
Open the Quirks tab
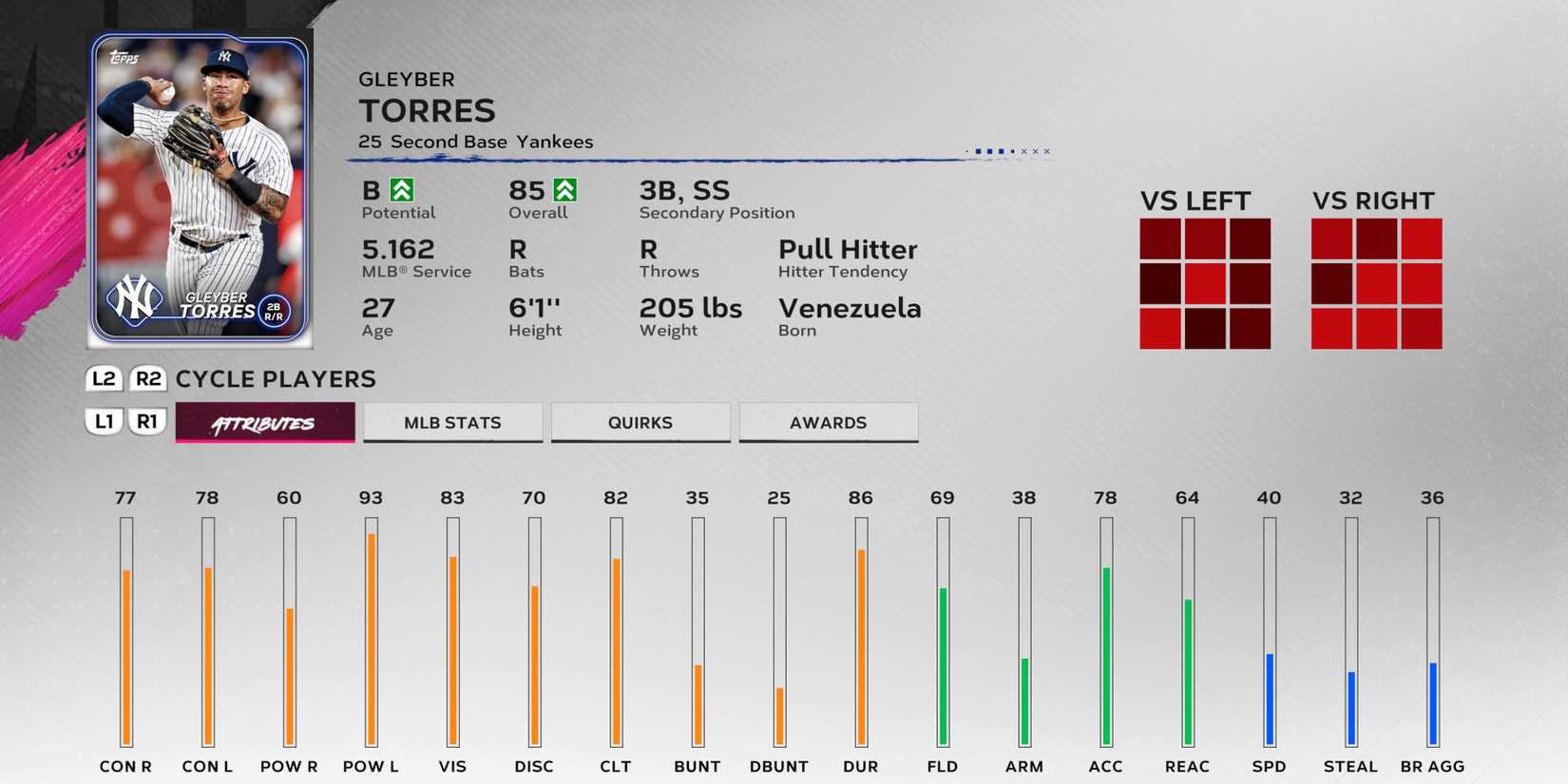[641, 422]
